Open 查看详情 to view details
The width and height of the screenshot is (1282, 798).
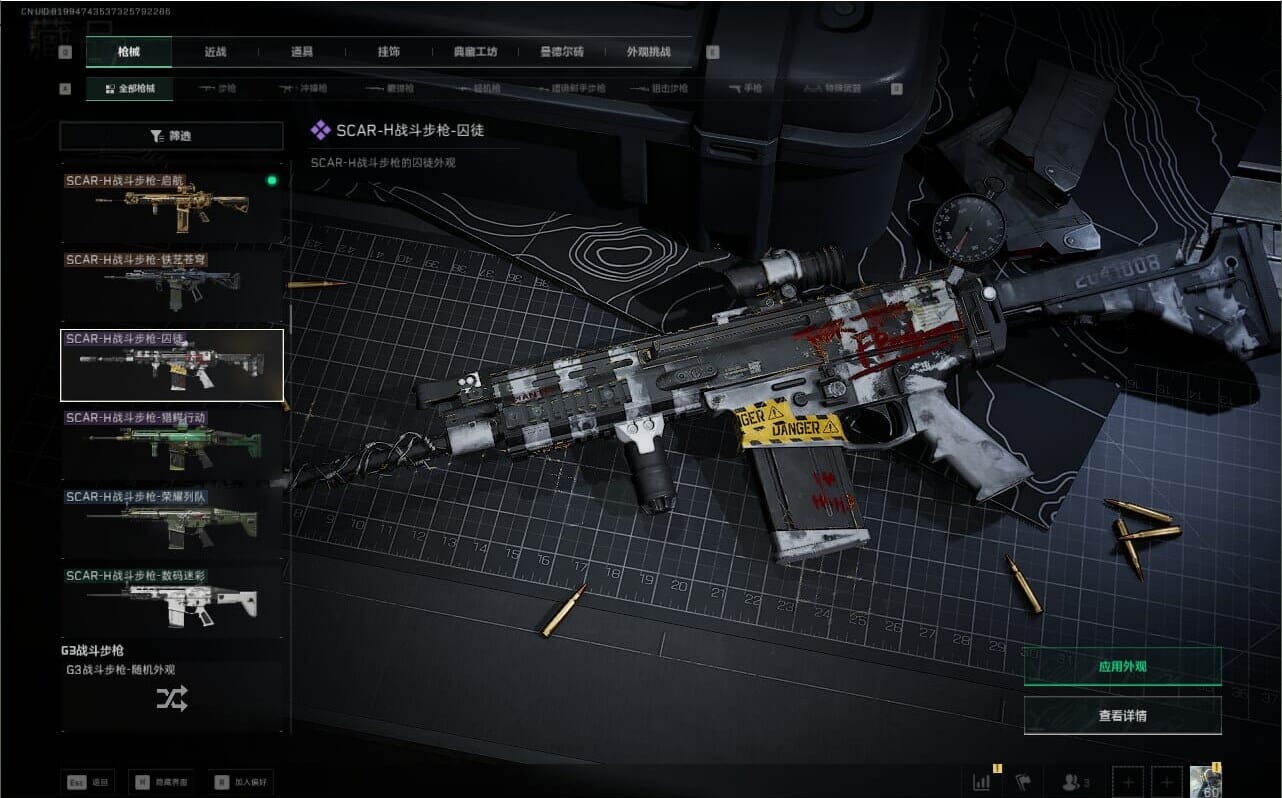pos(1122,715)
